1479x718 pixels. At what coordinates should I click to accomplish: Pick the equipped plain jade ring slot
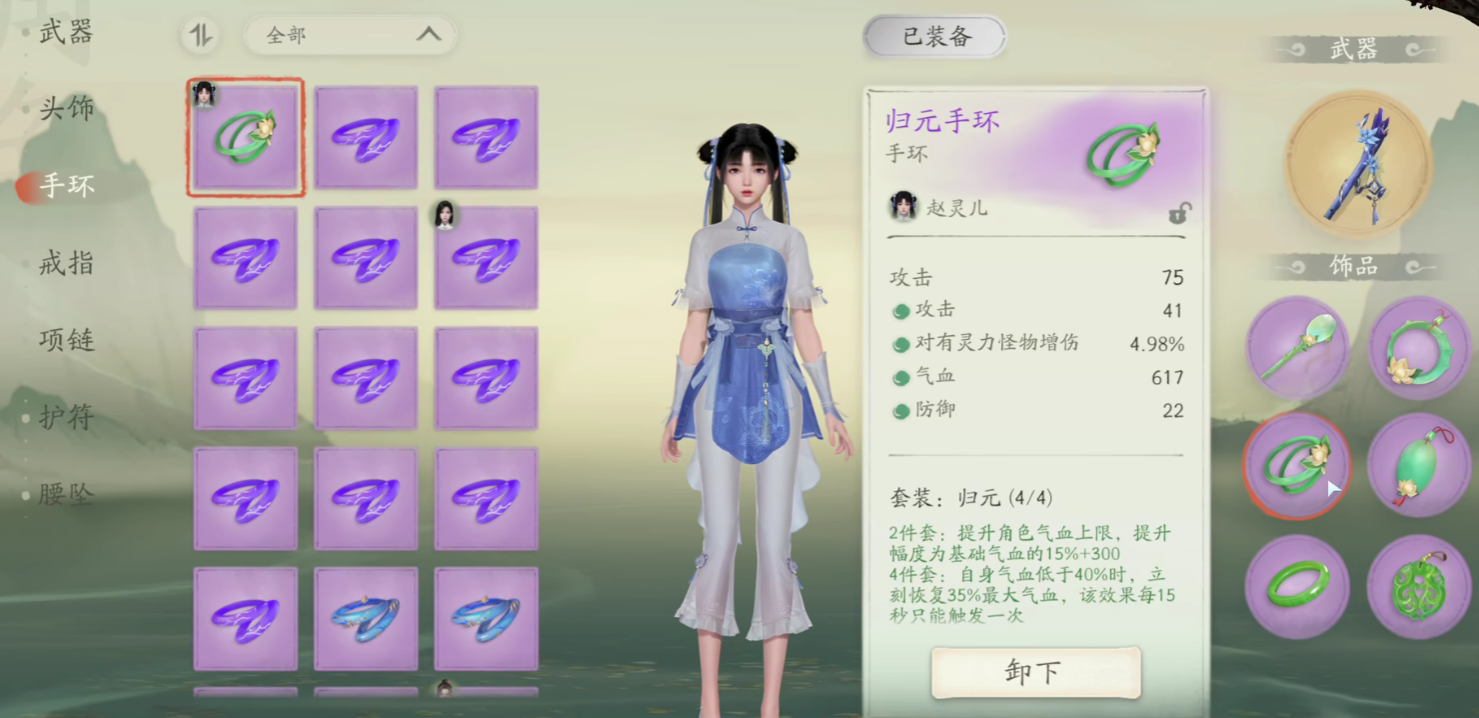tap(1297, 586)
